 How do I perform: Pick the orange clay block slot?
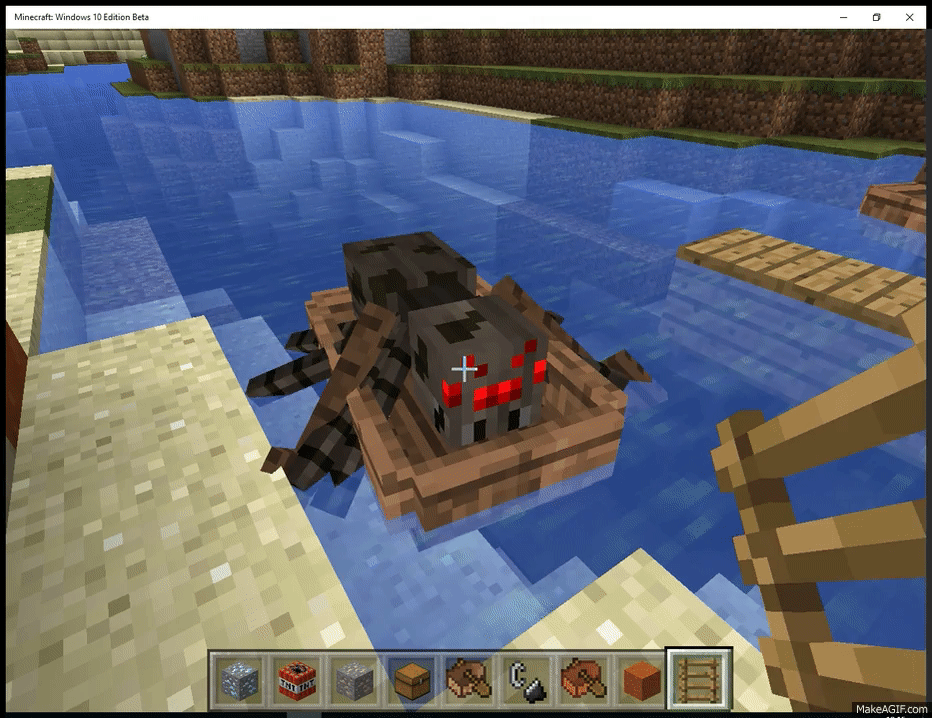(642, 680)
